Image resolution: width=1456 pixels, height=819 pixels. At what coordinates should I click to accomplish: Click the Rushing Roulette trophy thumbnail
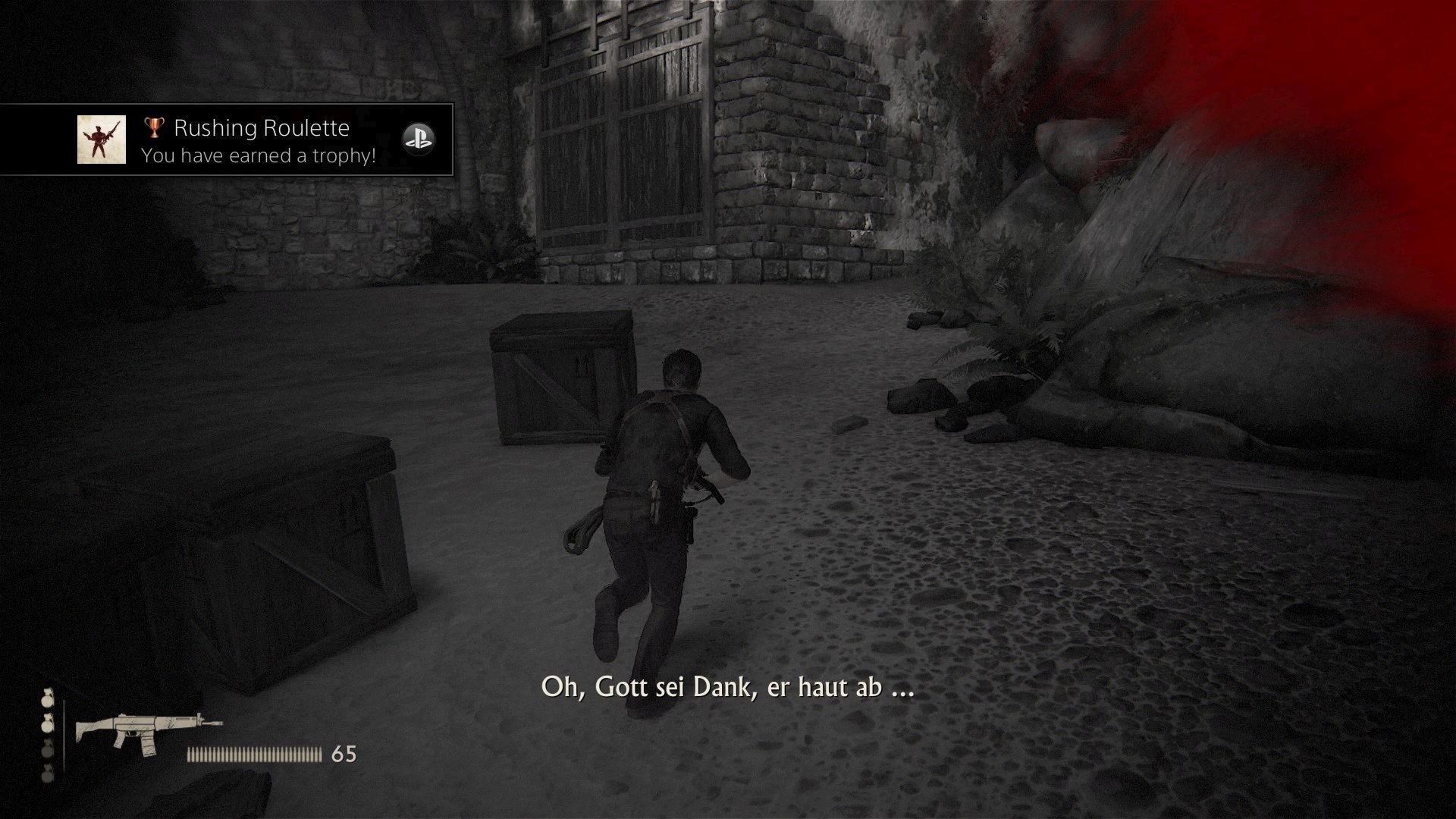(102, 140)
